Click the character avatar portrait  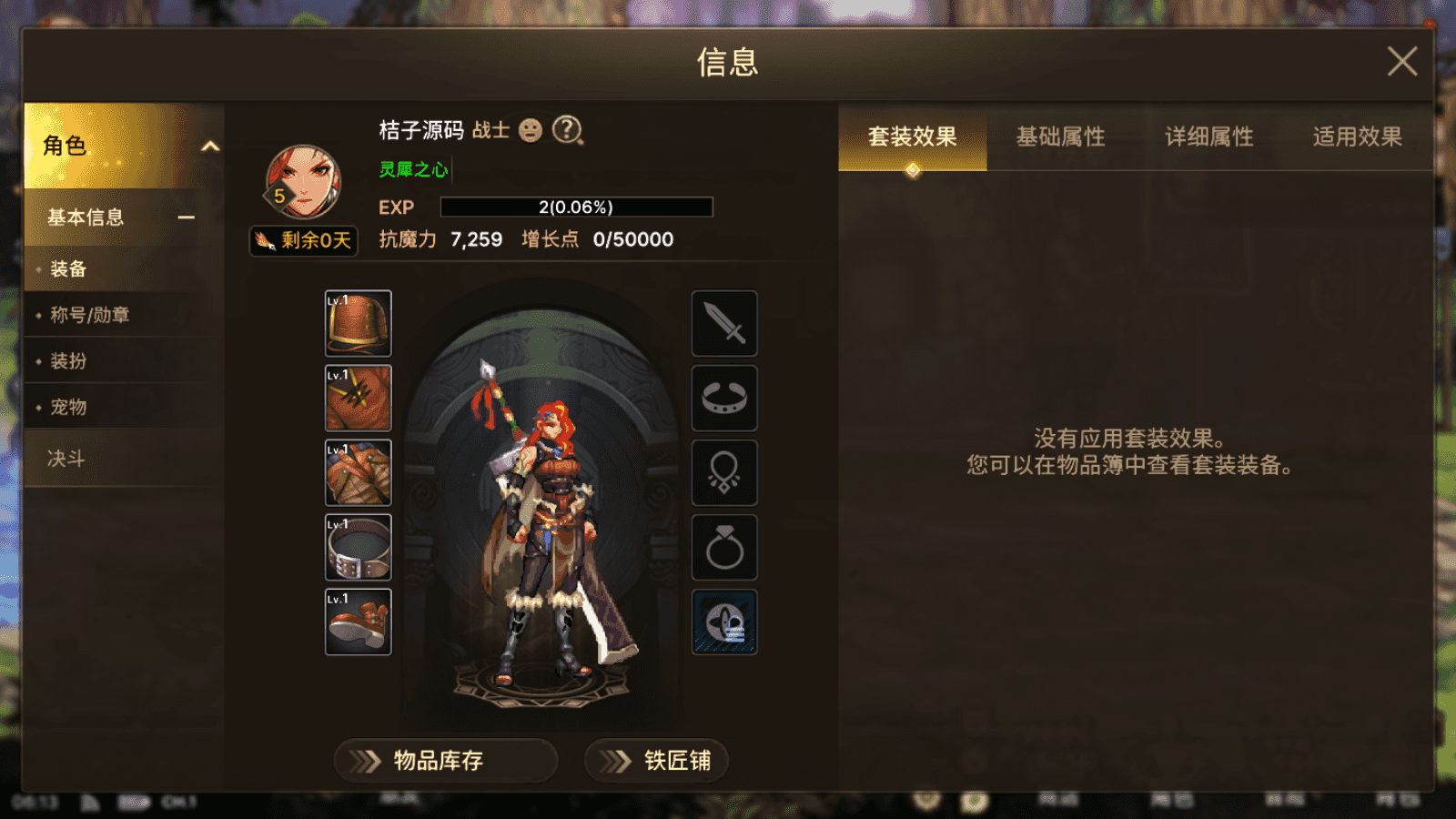(300, 180)
